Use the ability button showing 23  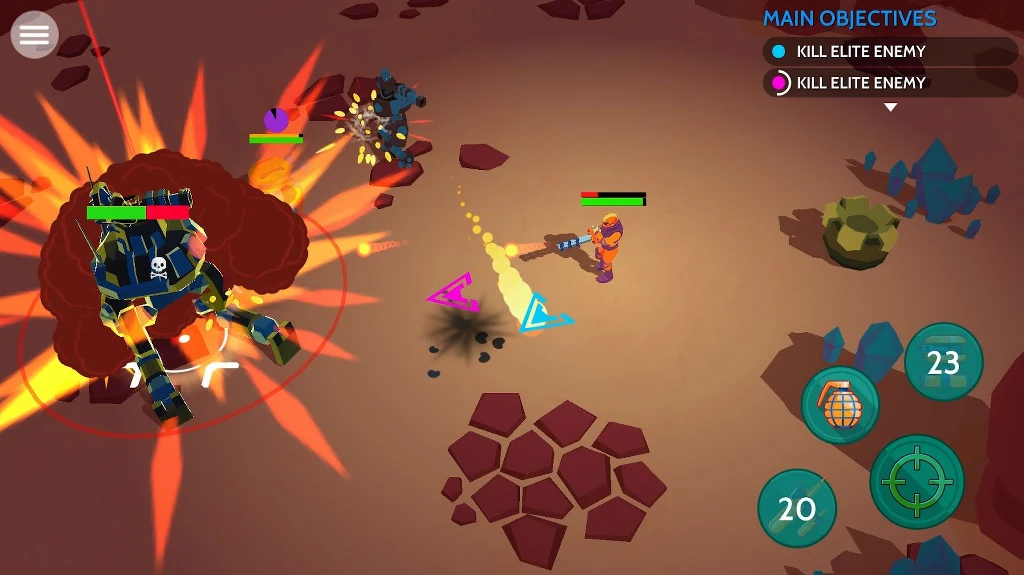click(943, 362)
